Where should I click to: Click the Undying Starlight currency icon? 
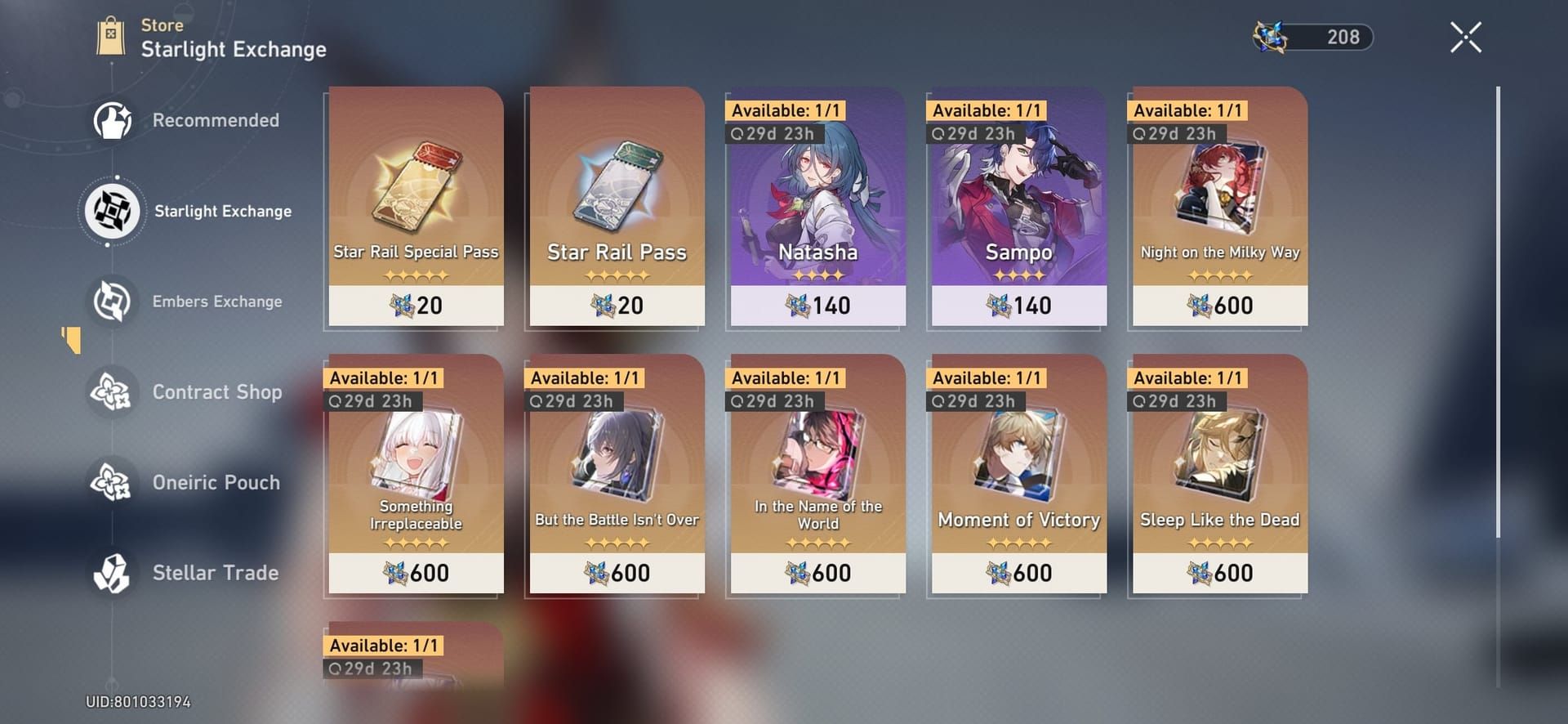1272,36
